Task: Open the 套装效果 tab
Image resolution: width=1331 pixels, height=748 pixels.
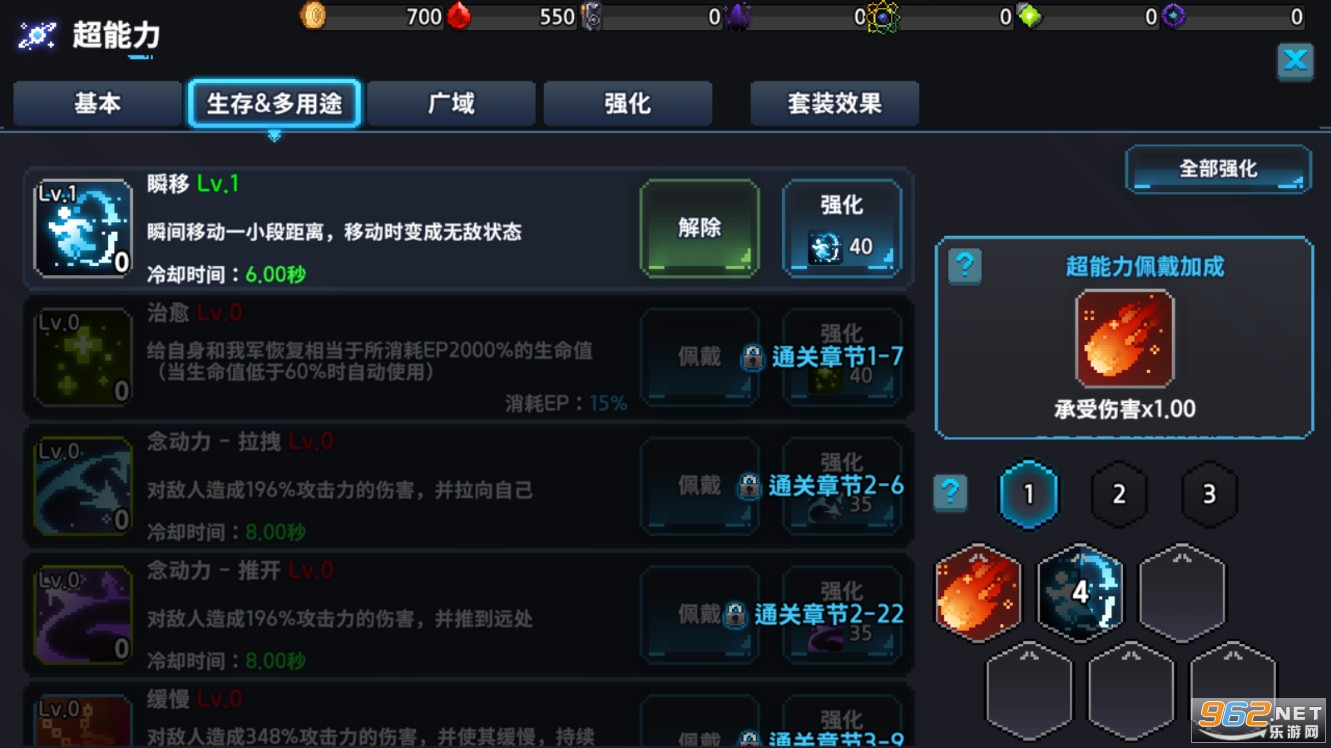Action: point(834,102)
